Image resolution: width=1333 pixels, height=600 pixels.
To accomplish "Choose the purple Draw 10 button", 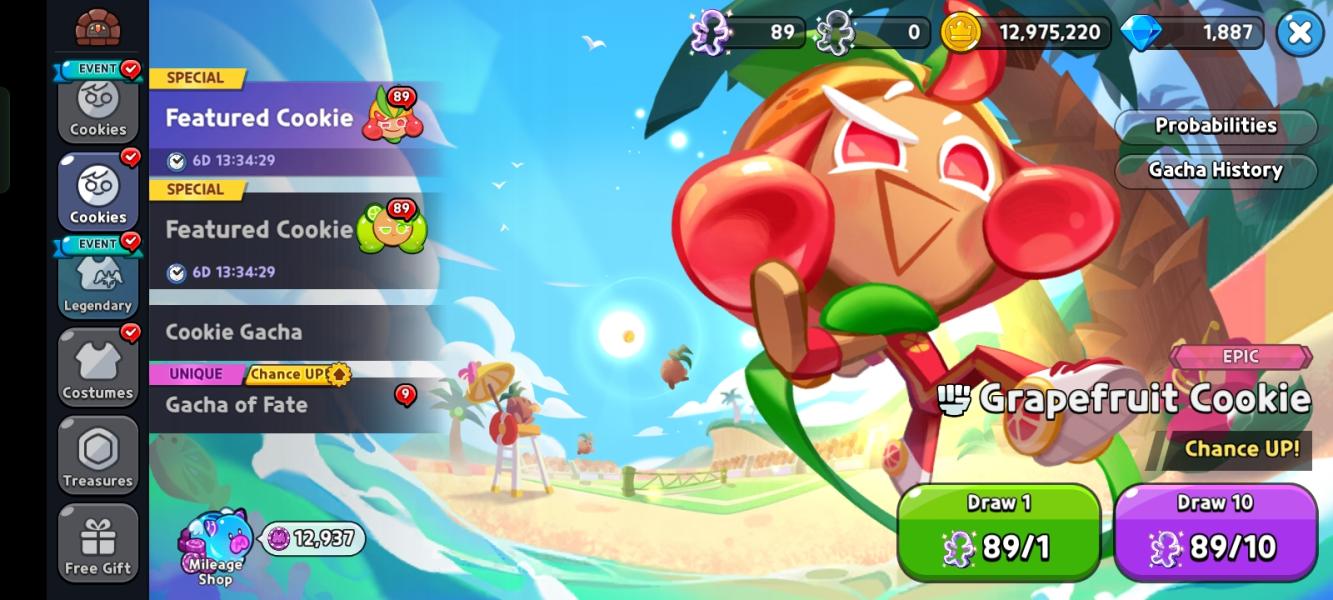I will click(x=1215, y=532).
